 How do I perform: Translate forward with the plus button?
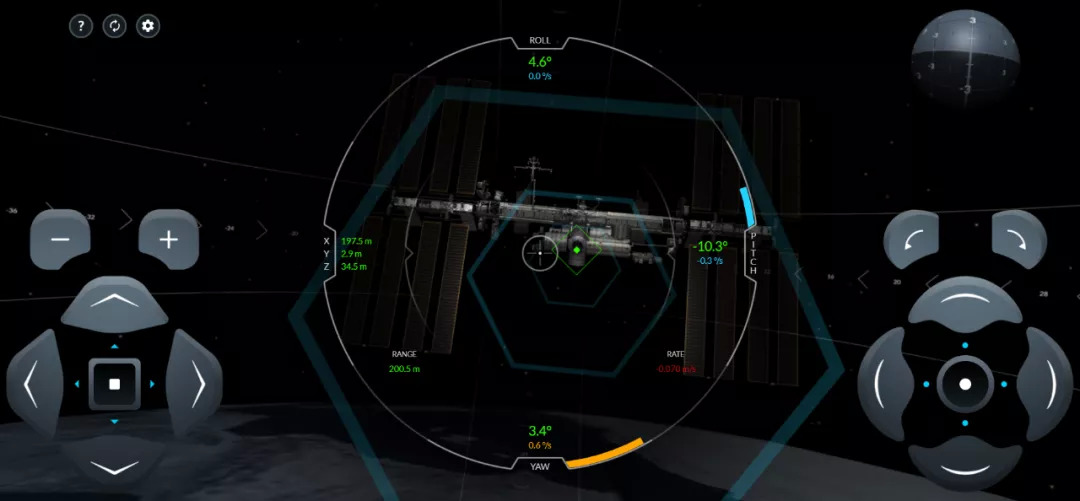click(x=169, y=240)
